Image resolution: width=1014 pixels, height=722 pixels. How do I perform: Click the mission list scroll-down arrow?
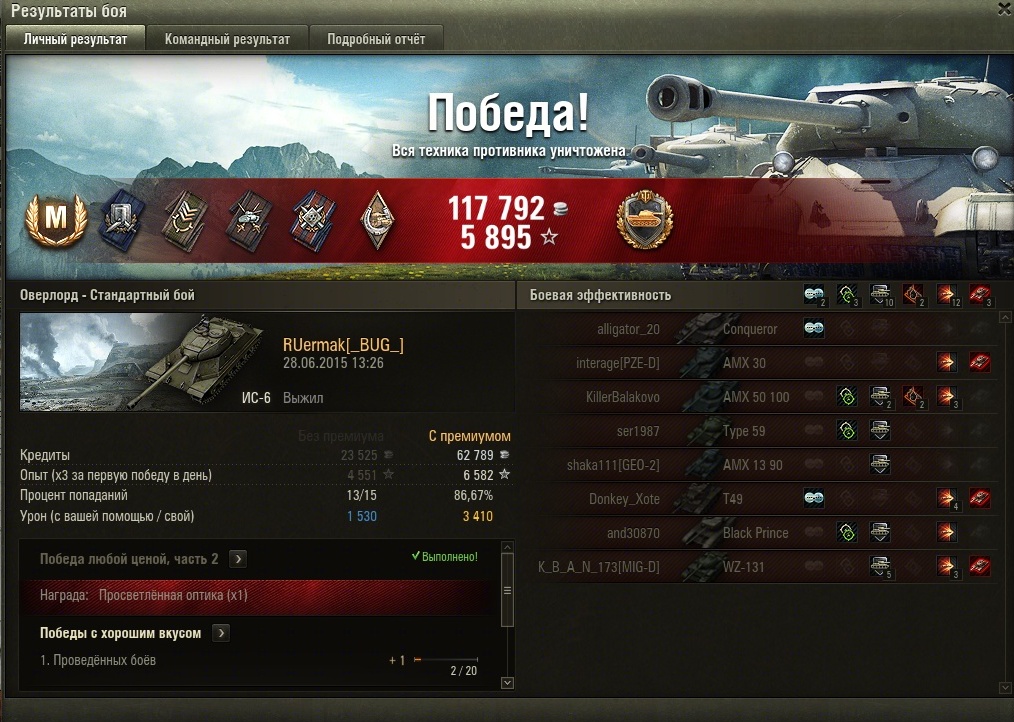click(506, 682)
